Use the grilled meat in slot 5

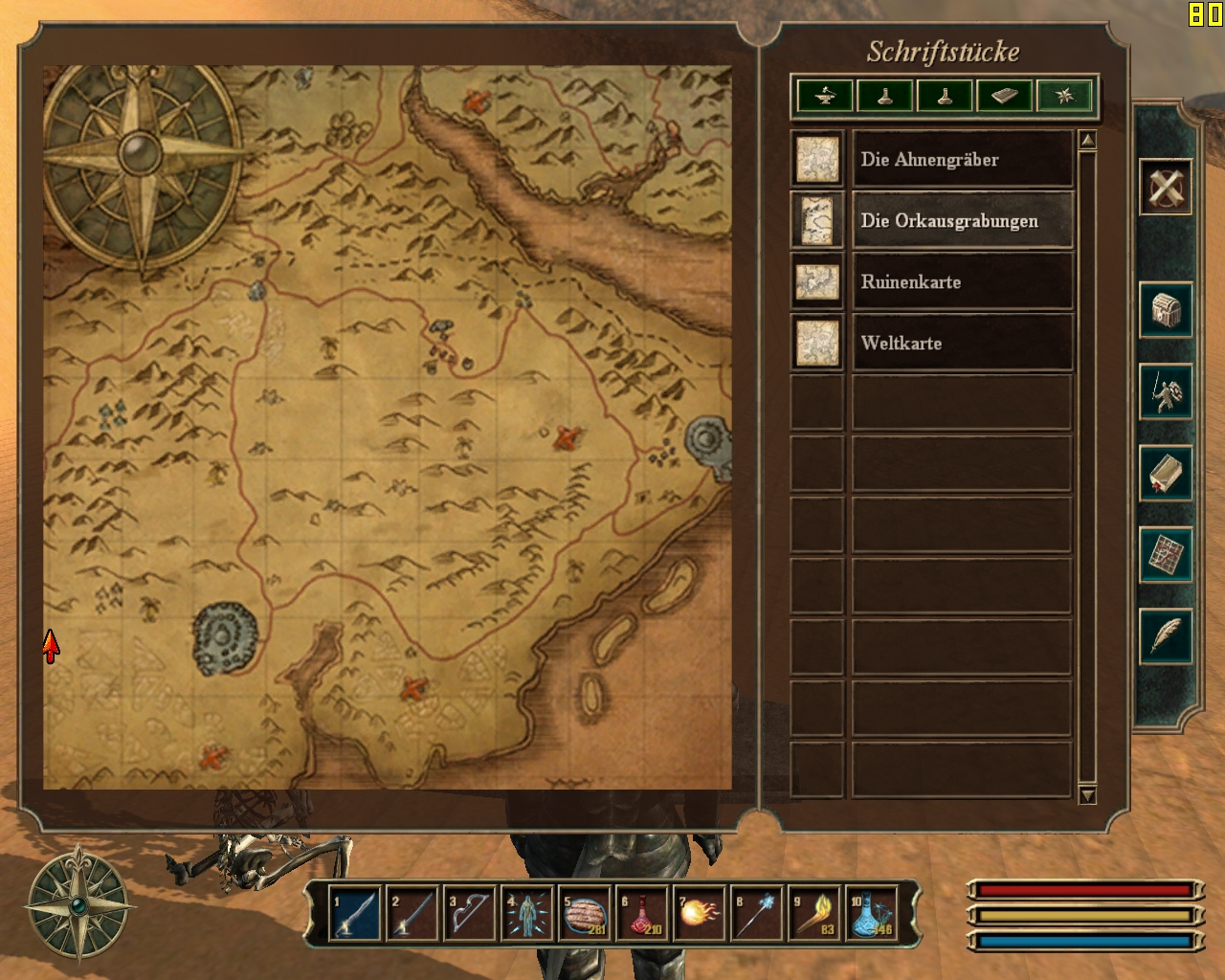[584, 913]
